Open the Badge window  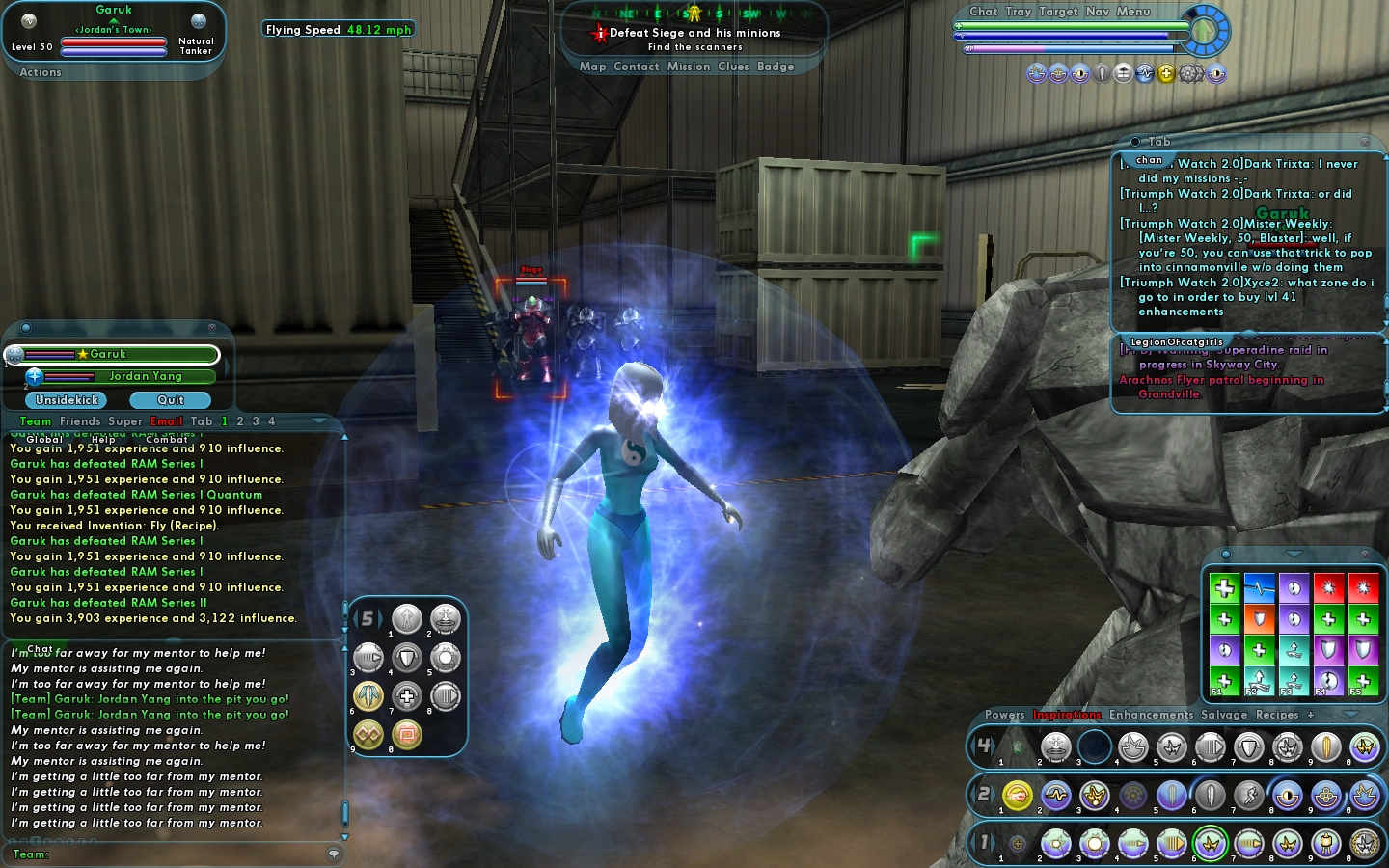click(776, 67)
